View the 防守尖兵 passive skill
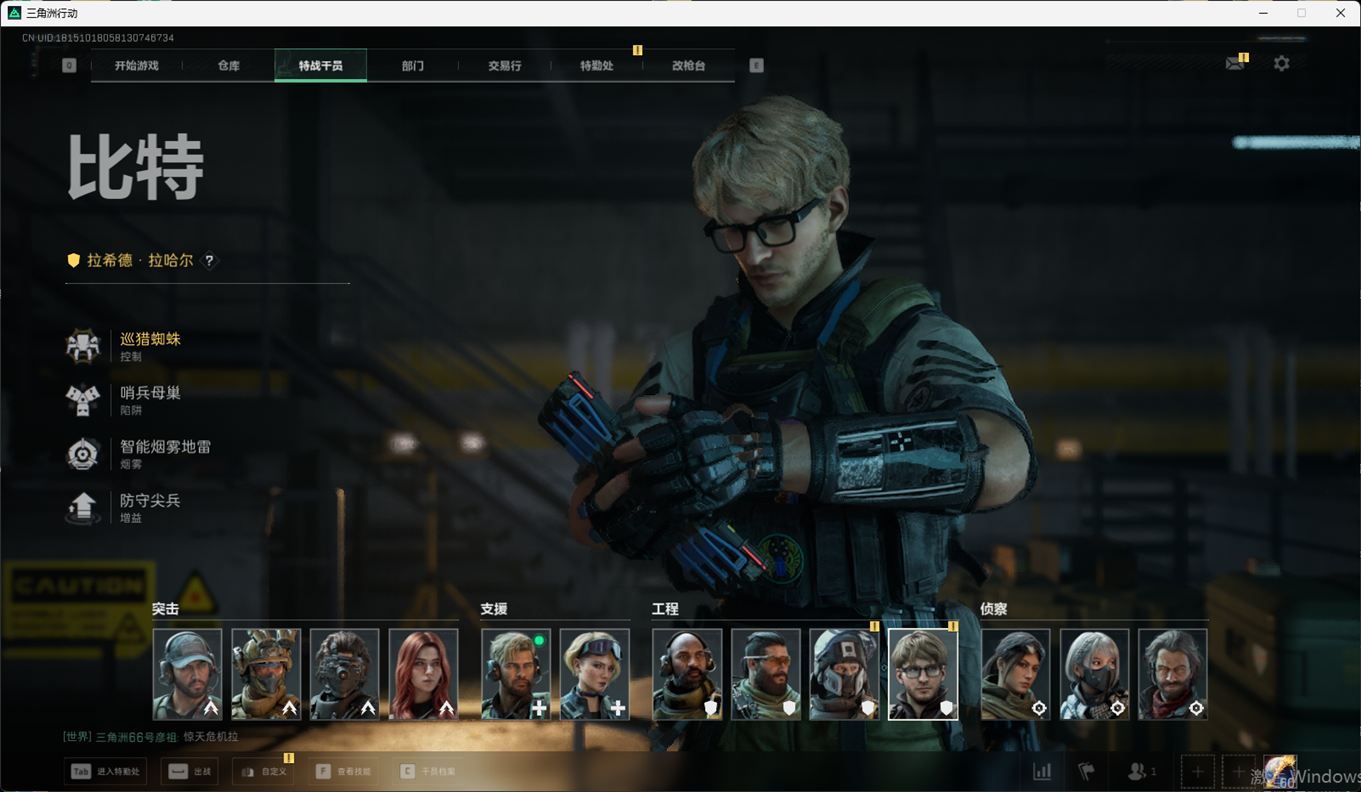 (150, 507)
